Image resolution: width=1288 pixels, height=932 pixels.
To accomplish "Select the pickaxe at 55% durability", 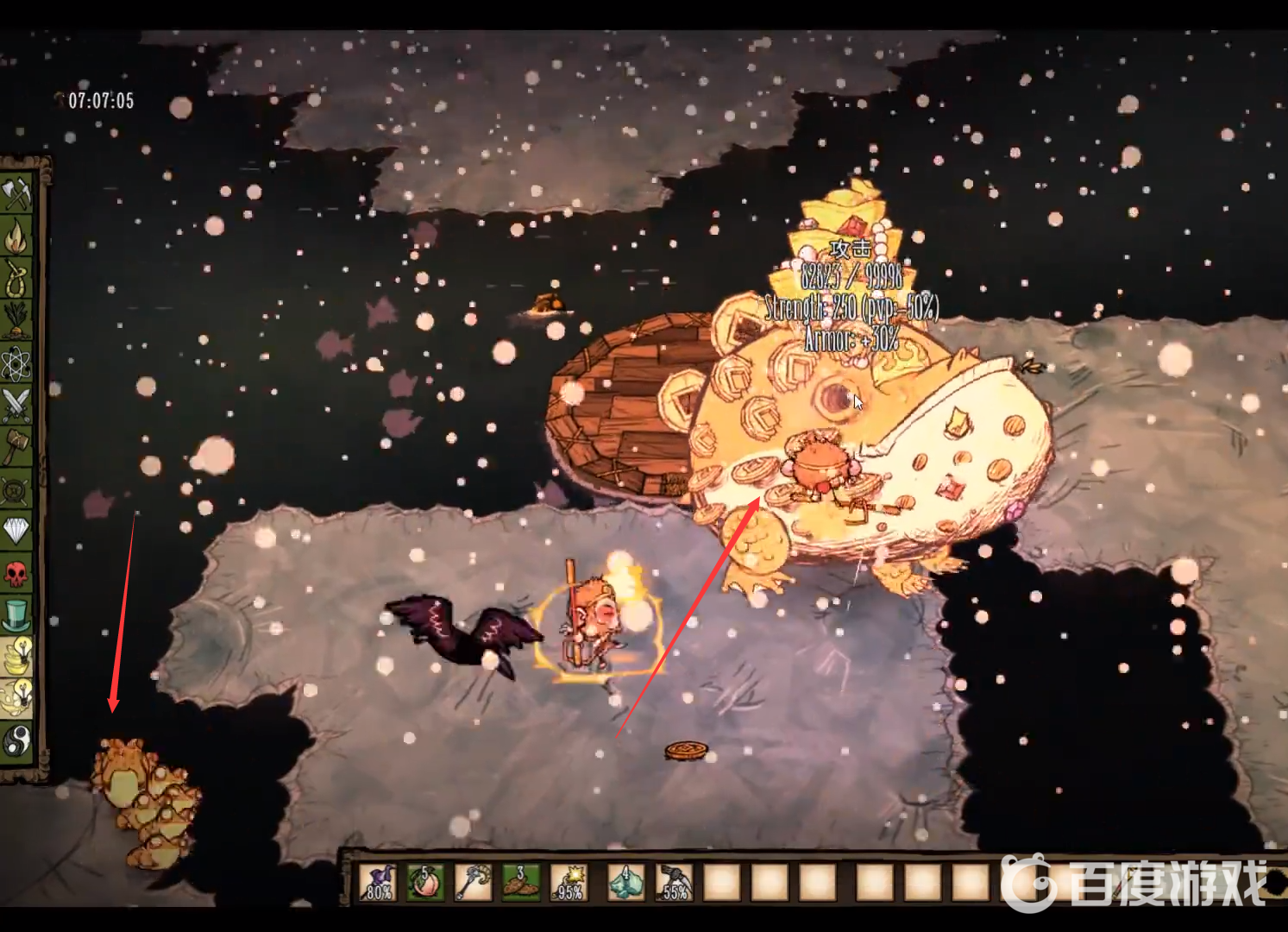I will point(674,882).
